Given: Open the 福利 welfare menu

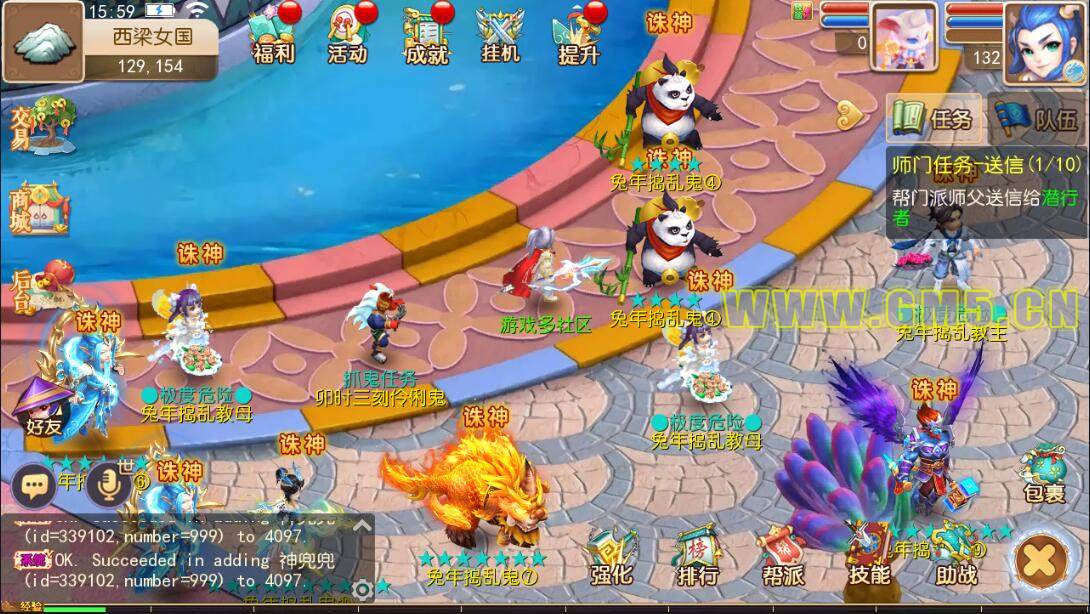Looking at the screenshot, I should click(x=272, y=36).
